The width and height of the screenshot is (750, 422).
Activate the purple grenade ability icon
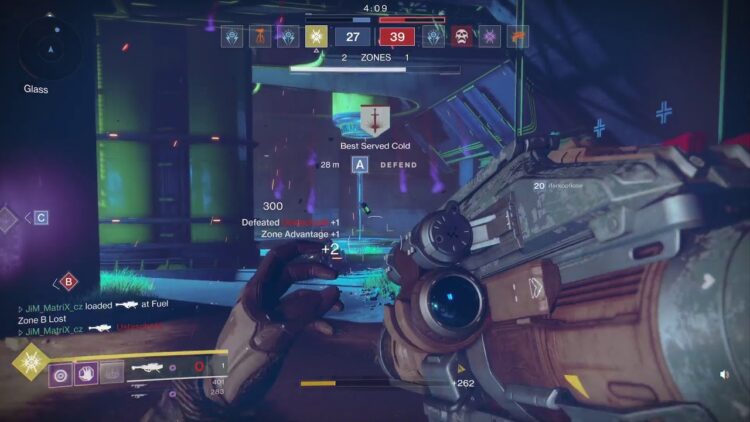coord(62,374)
